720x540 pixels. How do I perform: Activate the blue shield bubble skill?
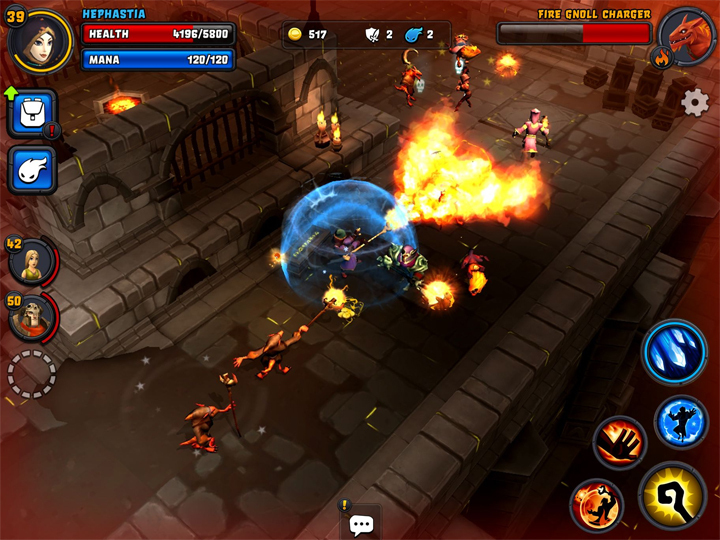[681, 421]
